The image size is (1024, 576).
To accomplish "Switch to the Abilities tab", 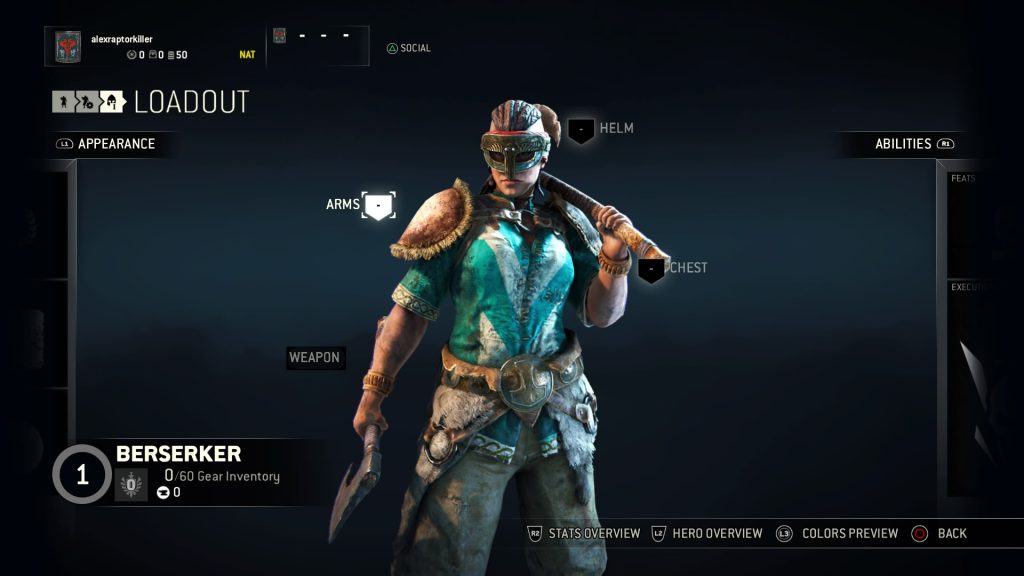I will [x=904, y=144].
